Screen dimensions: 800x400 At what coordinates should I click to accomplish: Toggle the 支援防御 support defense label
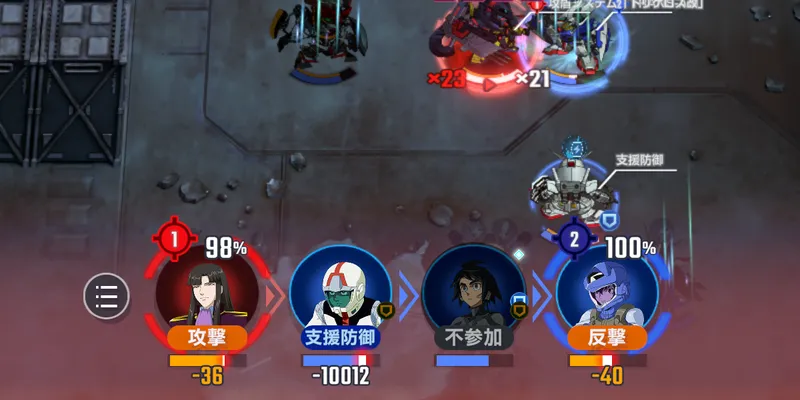pyautogui.click(x=341, y=337)
